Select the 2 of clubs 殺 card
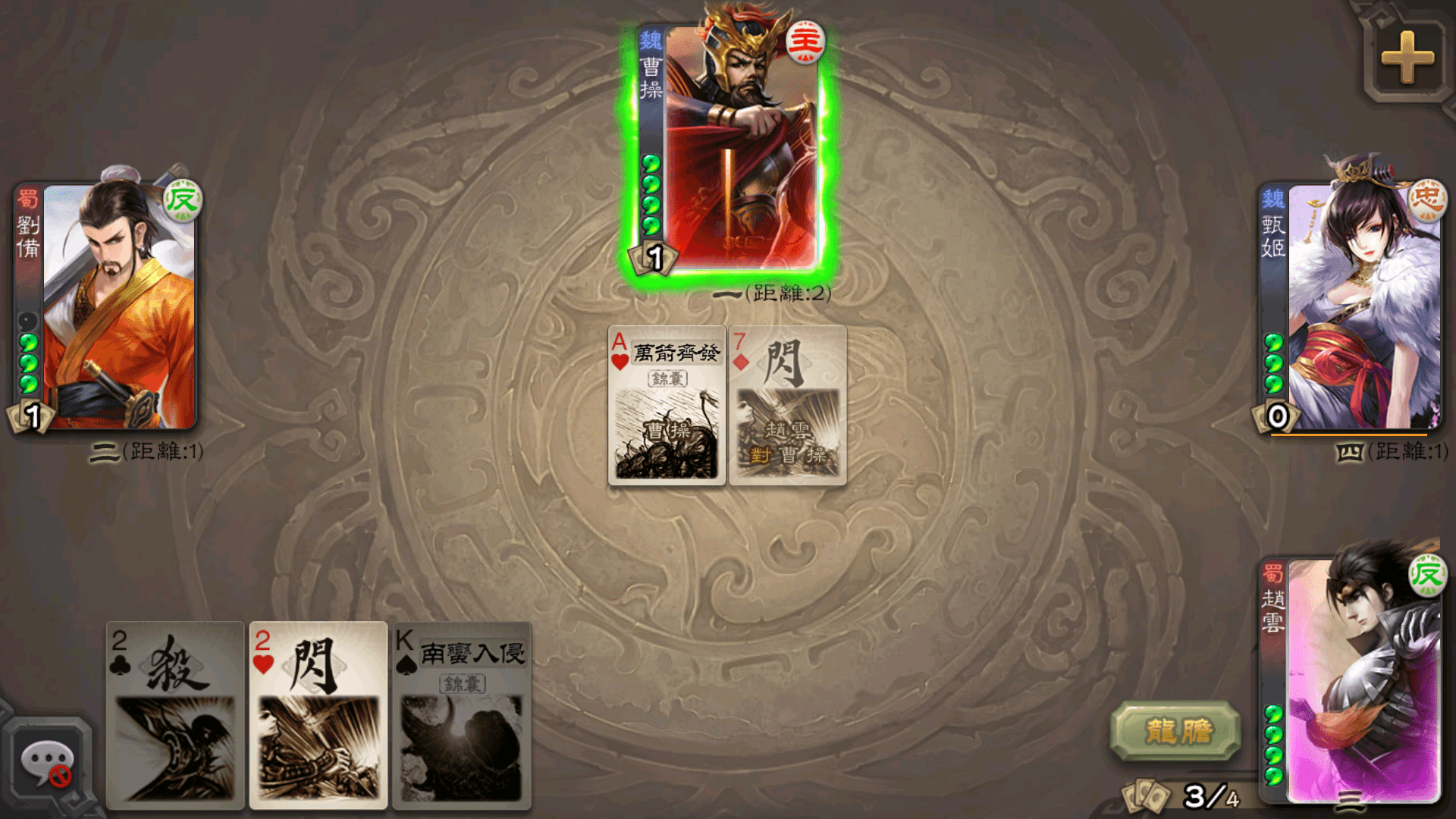The width and height of the screenshot is (1456, 819). click(x=175, y=714)
